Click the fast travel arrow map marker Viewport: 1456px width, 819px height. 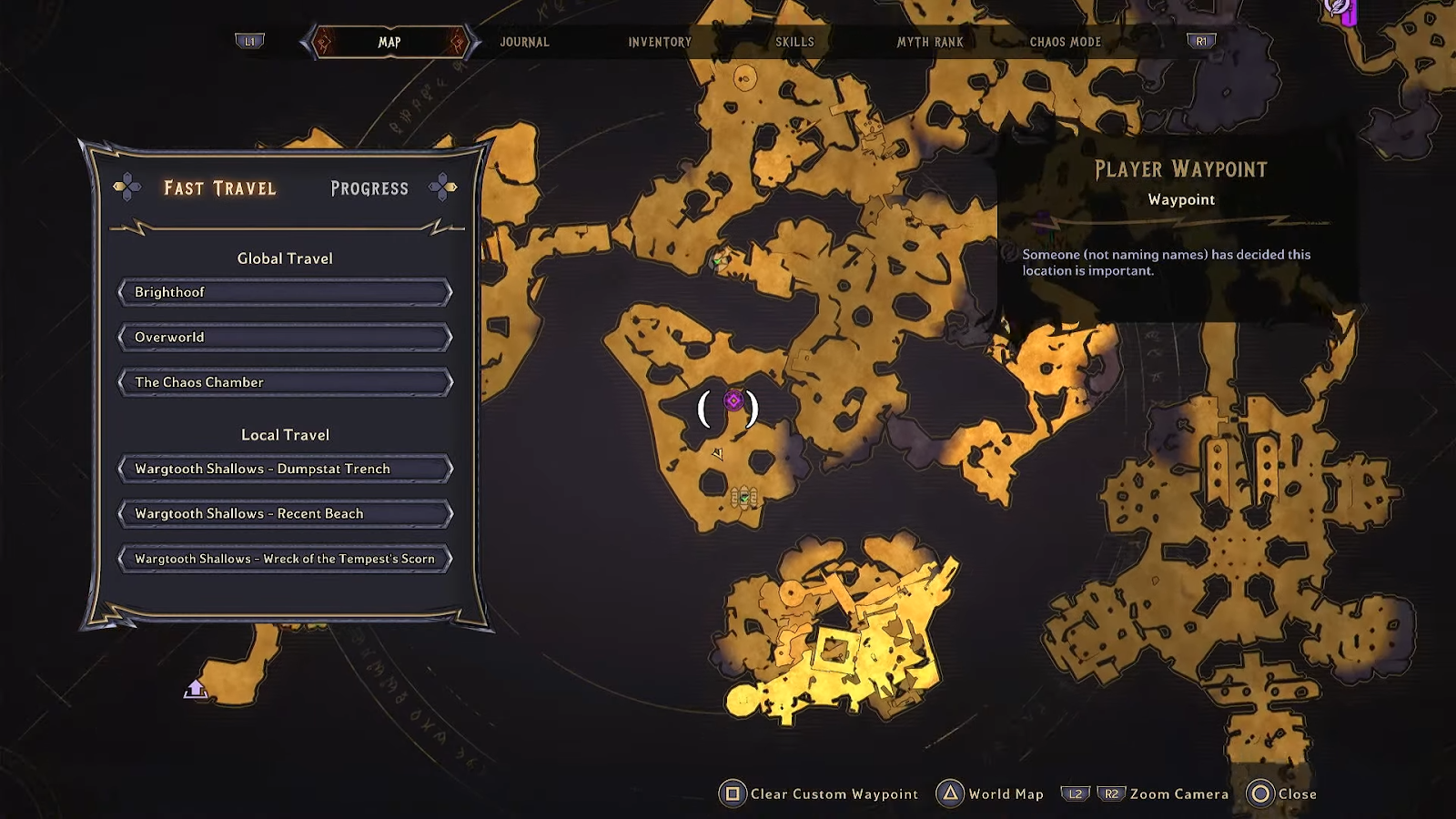196,689
